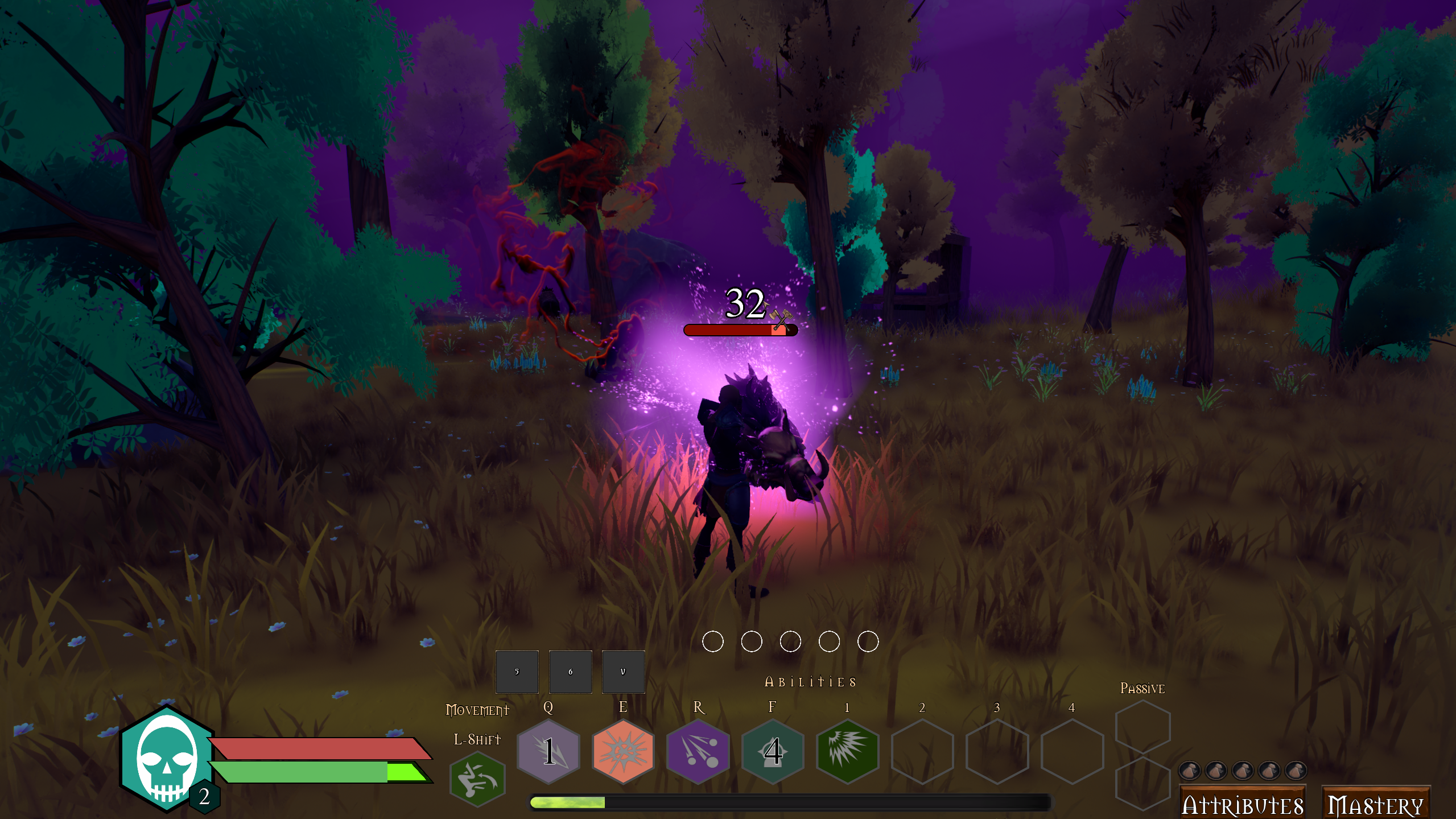Select the Q ability hex icon
Image resolution: width=1456 pixels, height=819 pixels.
pyautogui.click(x=548, y=751)
